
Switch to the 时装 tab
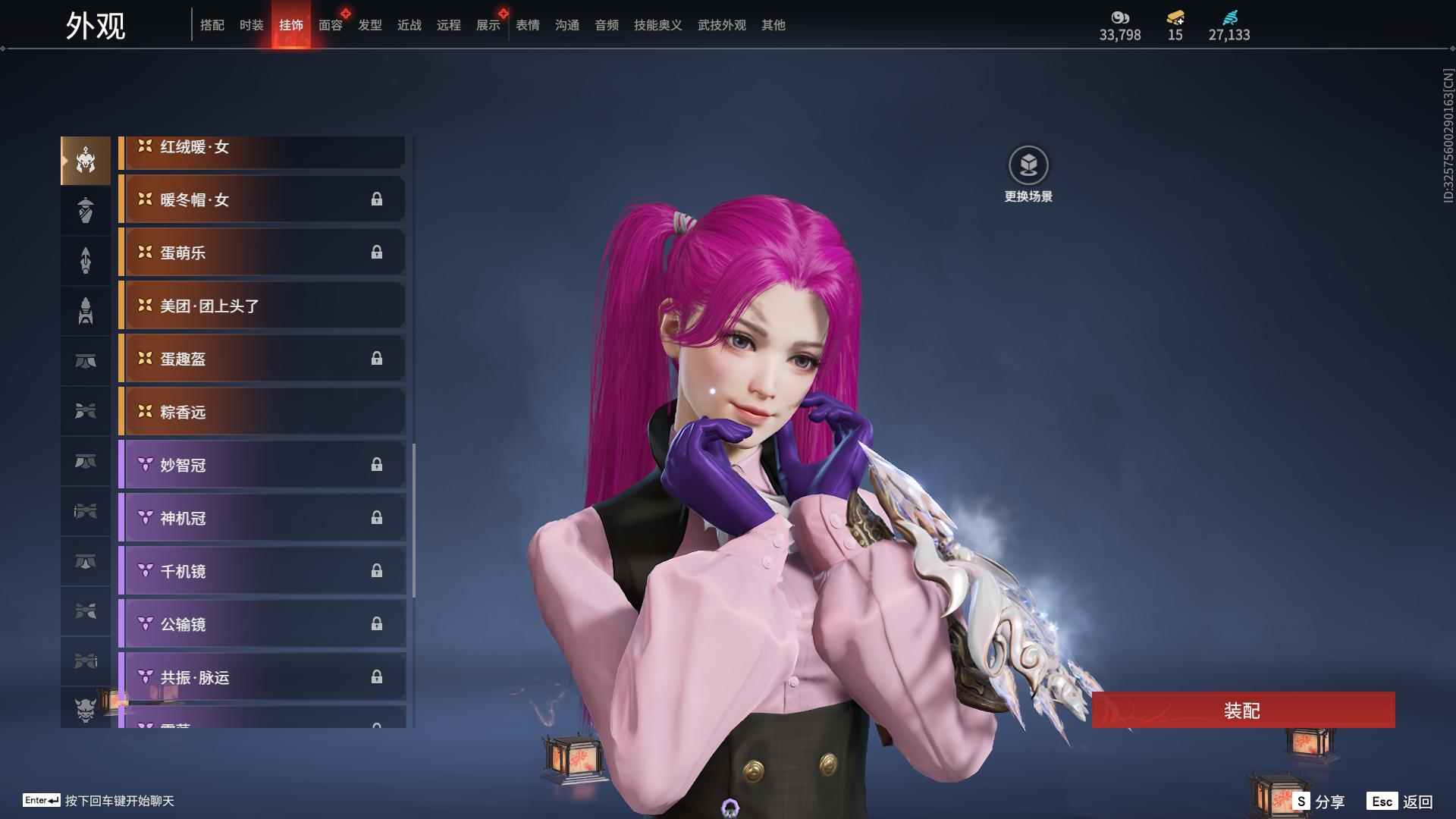251,25
